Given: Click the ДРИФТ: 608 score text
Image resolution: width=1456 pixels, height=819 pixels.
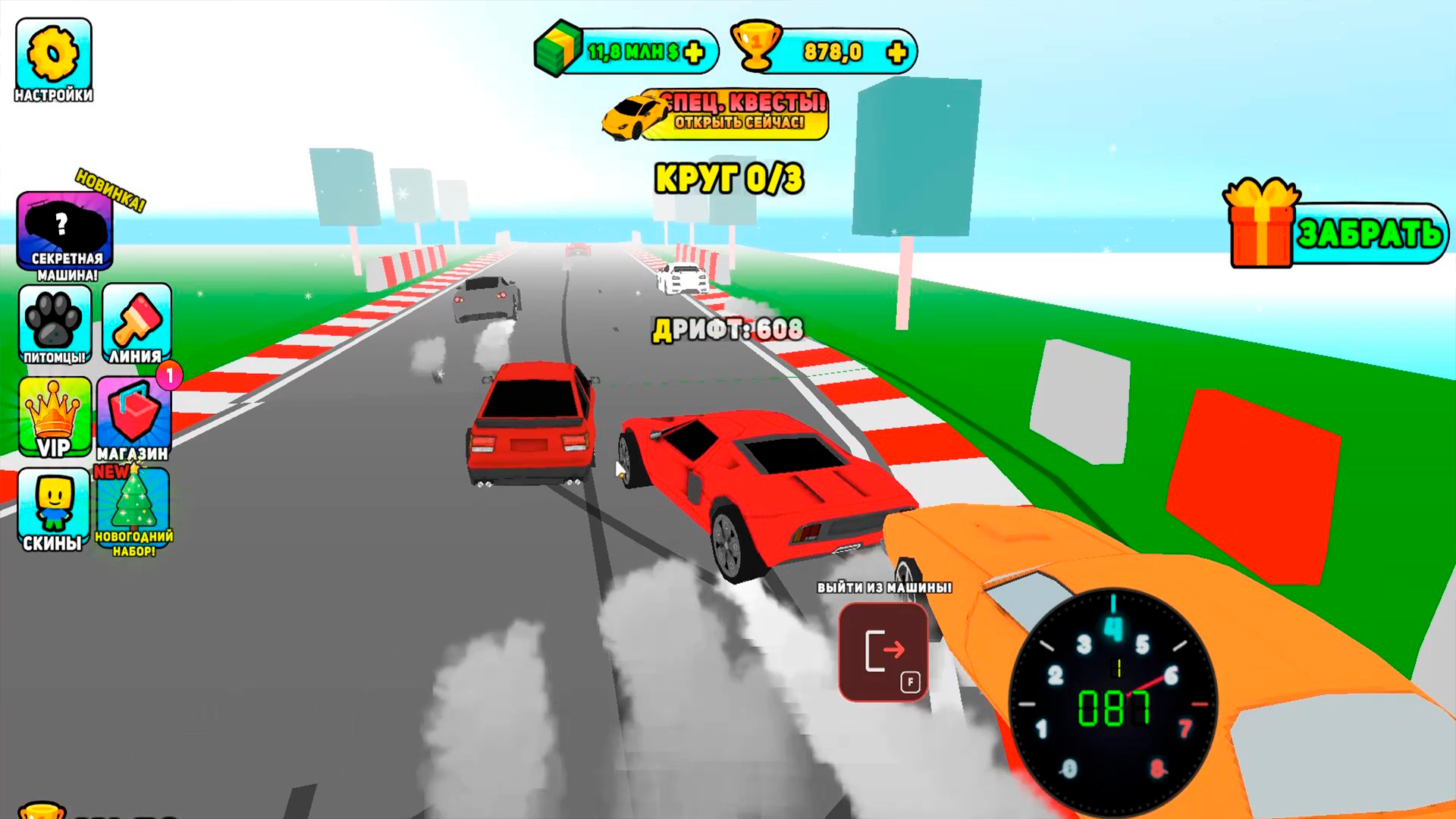Looking at the screenshot, I should pos(730,329).
